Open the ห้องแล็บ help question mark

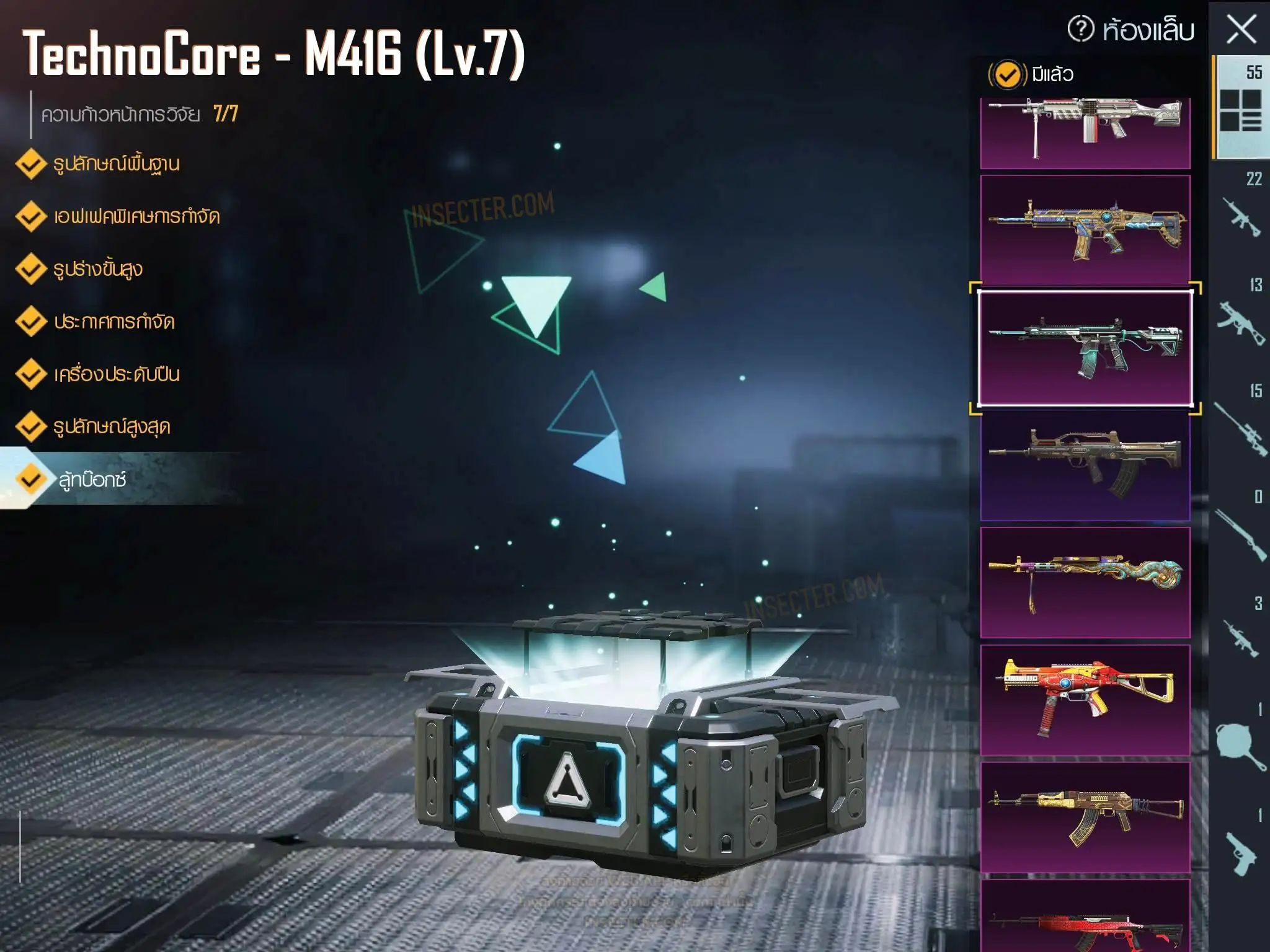point(1081,29)
